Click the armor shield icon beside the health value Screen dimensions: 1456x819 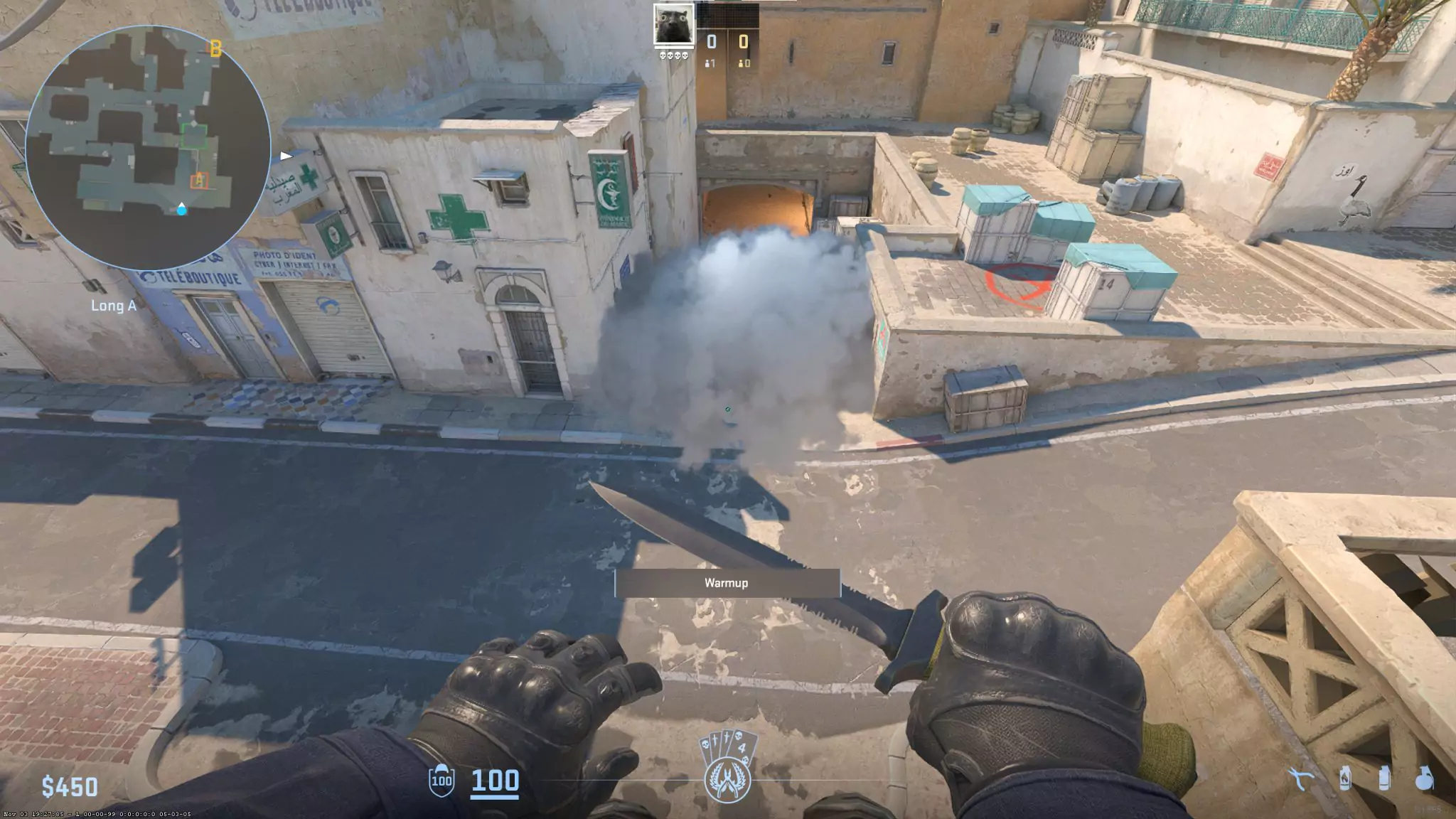441,781
